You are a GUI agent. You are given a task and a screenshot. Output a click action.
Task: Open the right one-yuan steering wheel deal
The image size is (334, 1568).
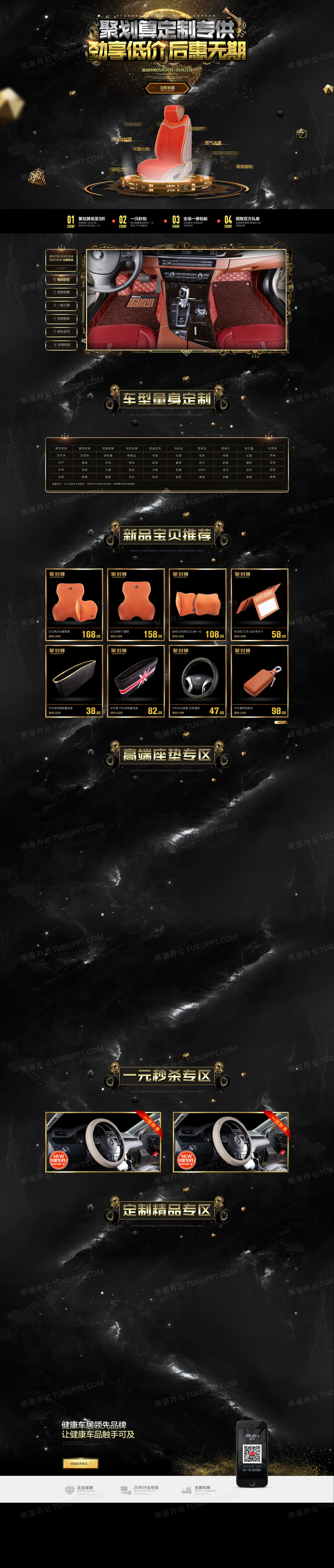pyautogui.click(x=231, y=1142)
